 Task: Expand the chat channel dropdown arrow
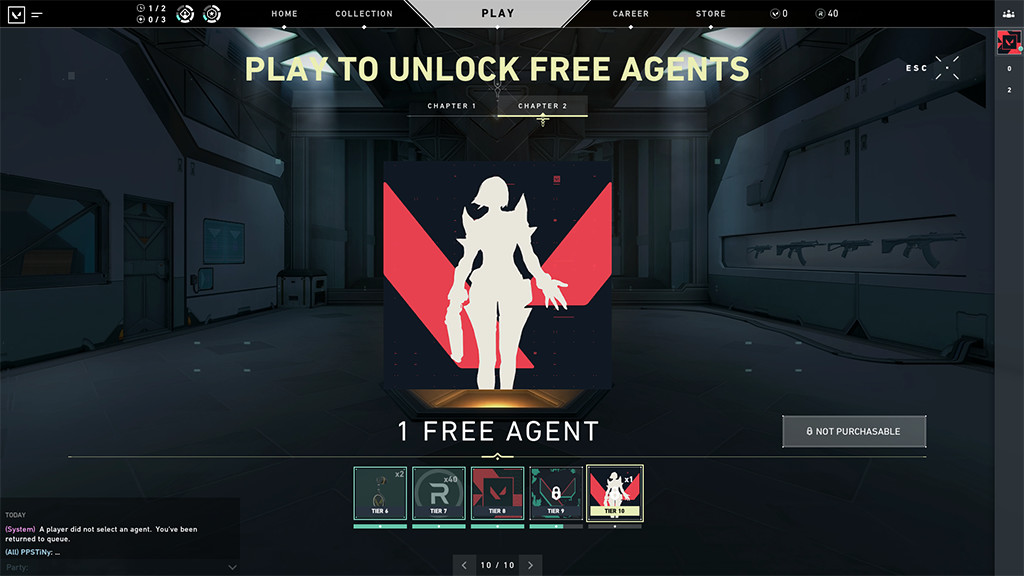click(x=232, y=567)
